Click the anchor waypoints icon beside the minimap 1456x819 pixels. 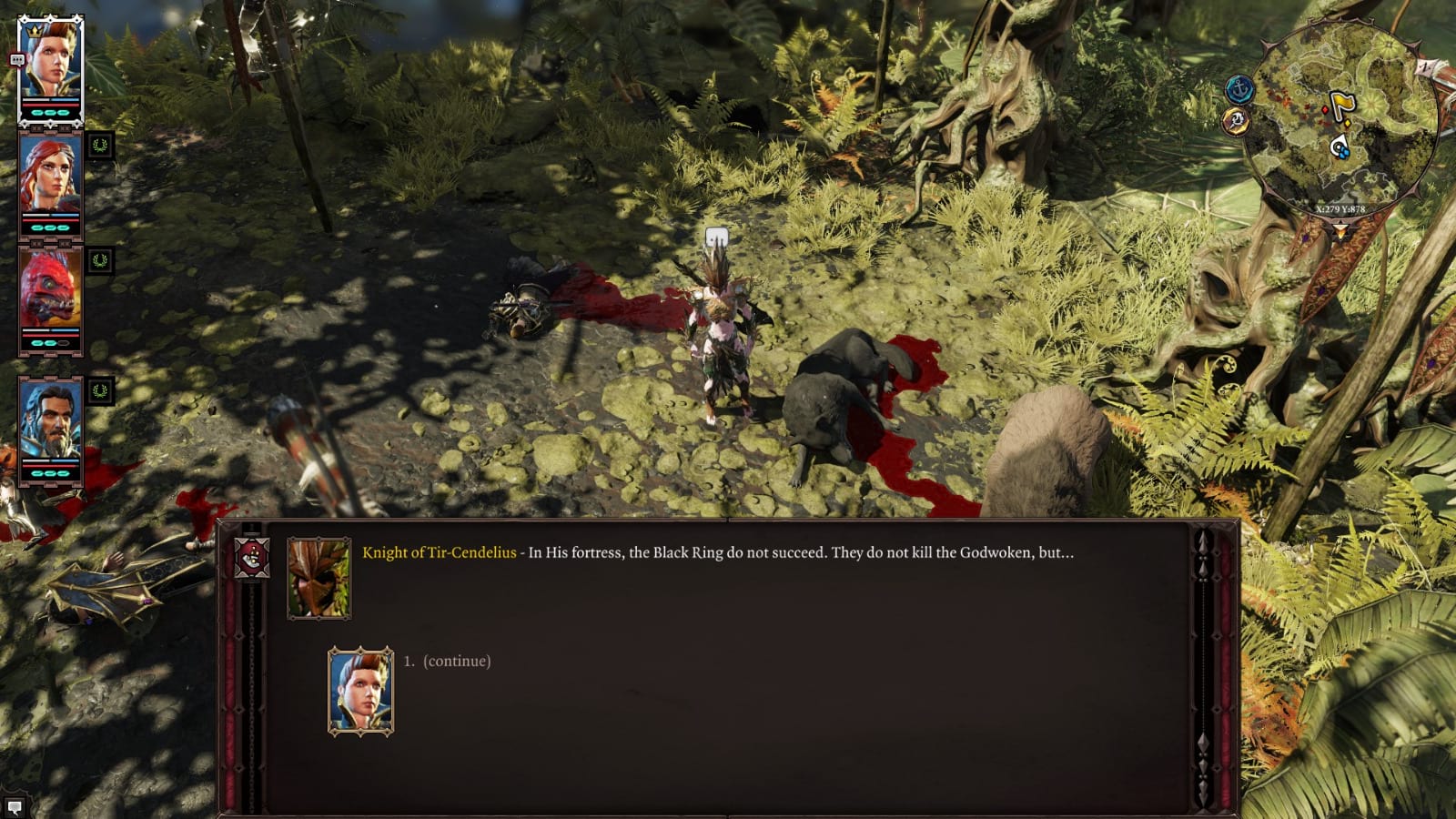pyautogui.click(x=1239, y=87)
